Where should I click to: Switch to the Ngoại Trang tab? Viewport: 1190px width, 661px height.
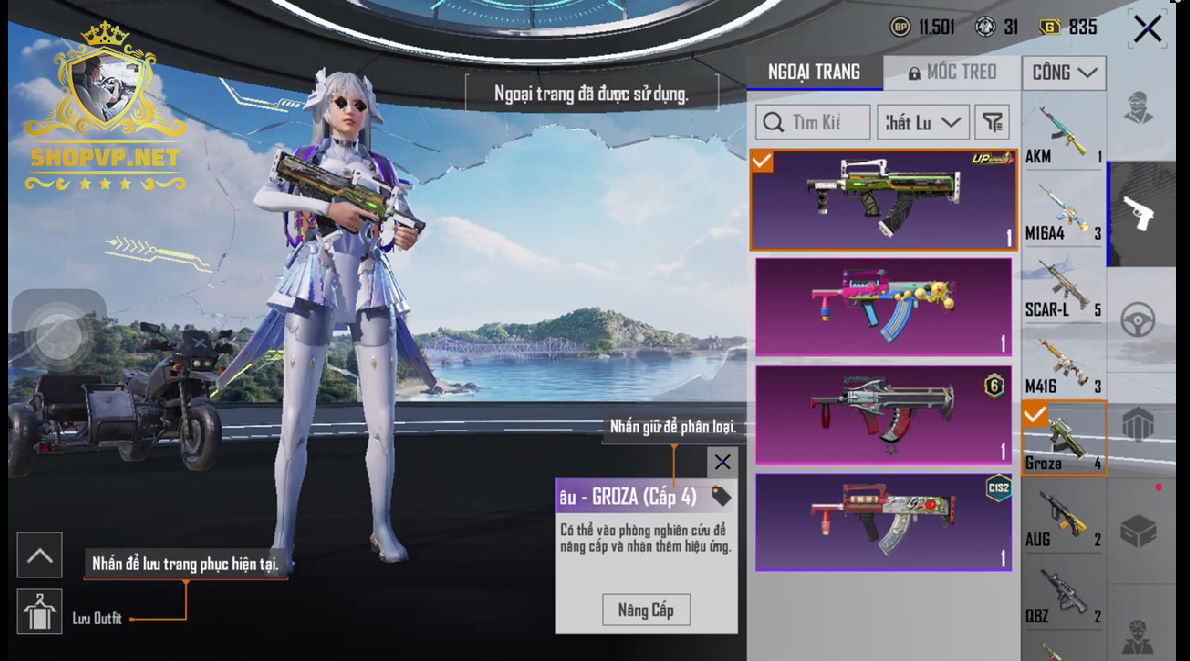point(814,72)
